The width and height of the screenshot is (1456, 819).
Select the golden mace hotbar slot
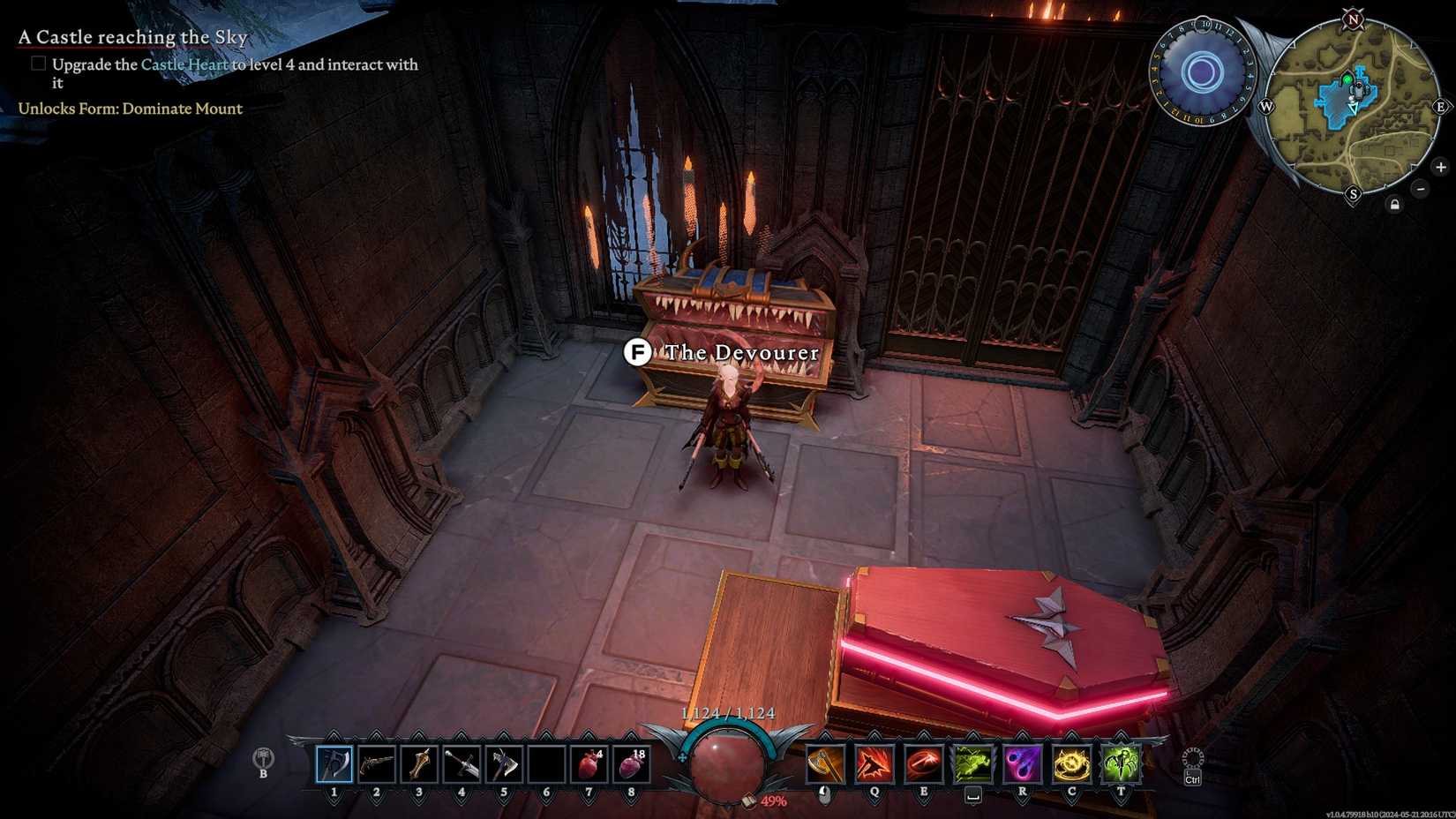click(x=419, y=763)
